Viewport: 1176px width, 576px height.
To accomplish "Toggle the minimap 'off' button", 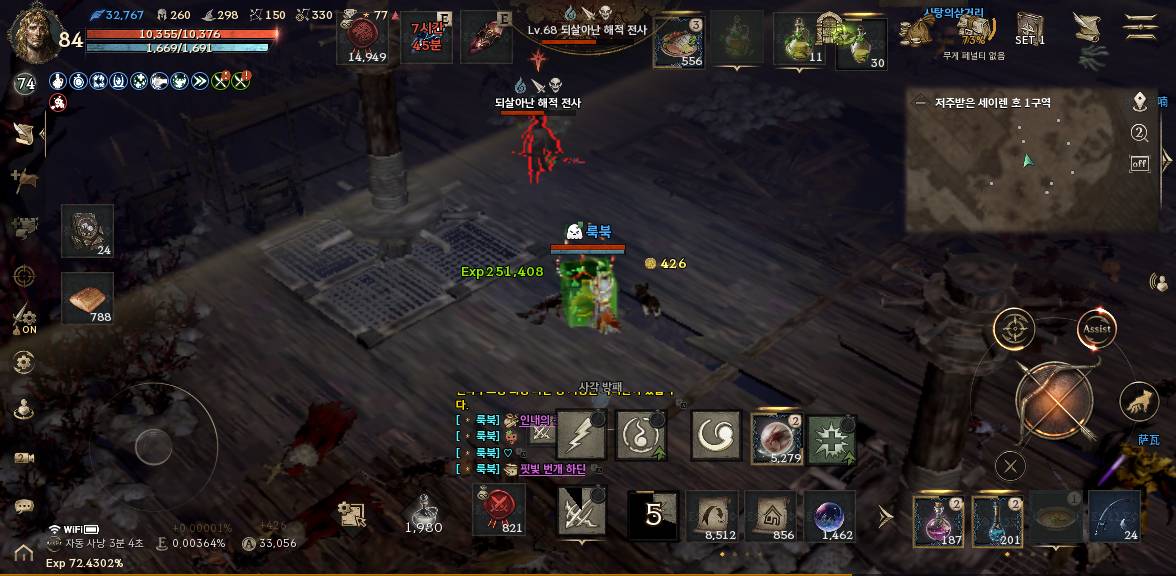I will click(x=1139, y=164).
